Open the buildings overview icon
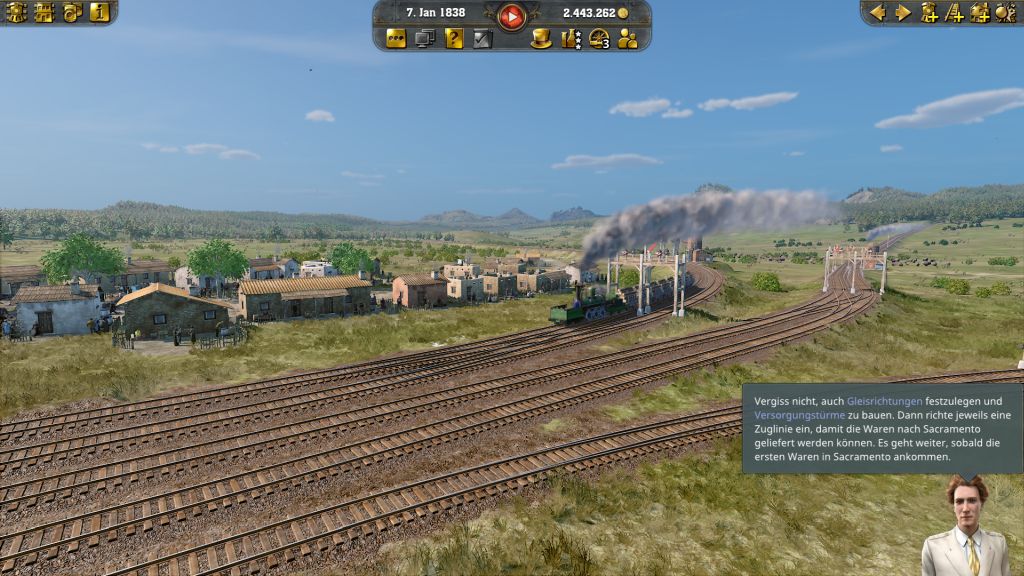This screenshot has height=576, width=1024. coord(44,12)
